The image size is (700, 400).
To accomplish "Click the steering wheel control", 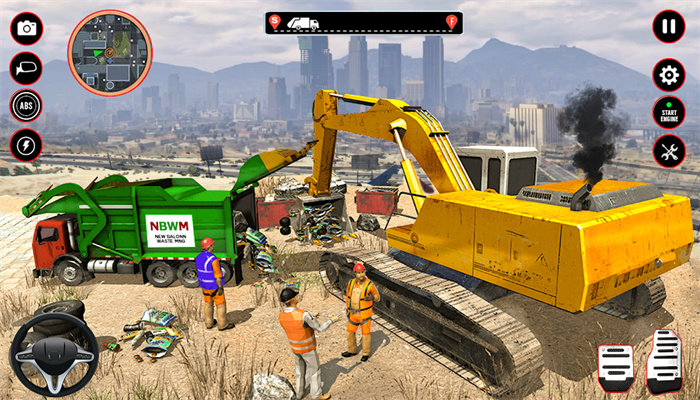I will [54, 353].
